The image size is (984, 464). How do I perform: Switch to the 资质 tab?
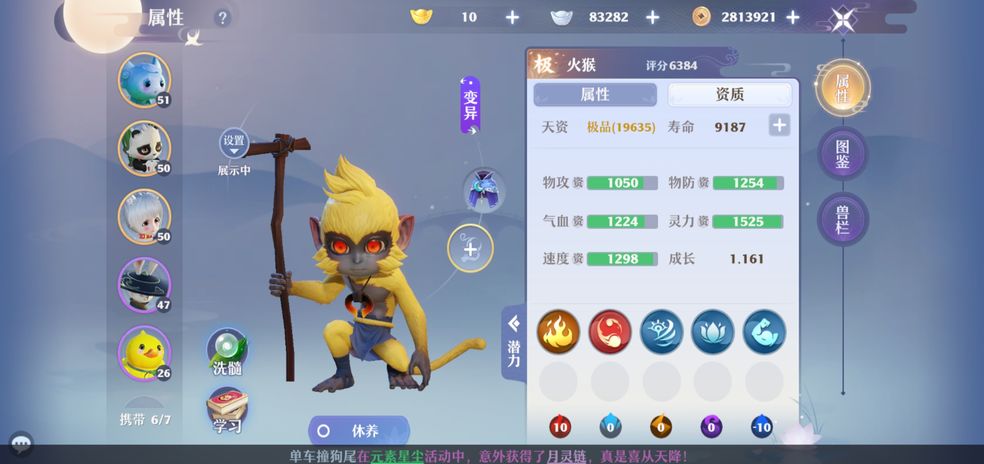729,94
